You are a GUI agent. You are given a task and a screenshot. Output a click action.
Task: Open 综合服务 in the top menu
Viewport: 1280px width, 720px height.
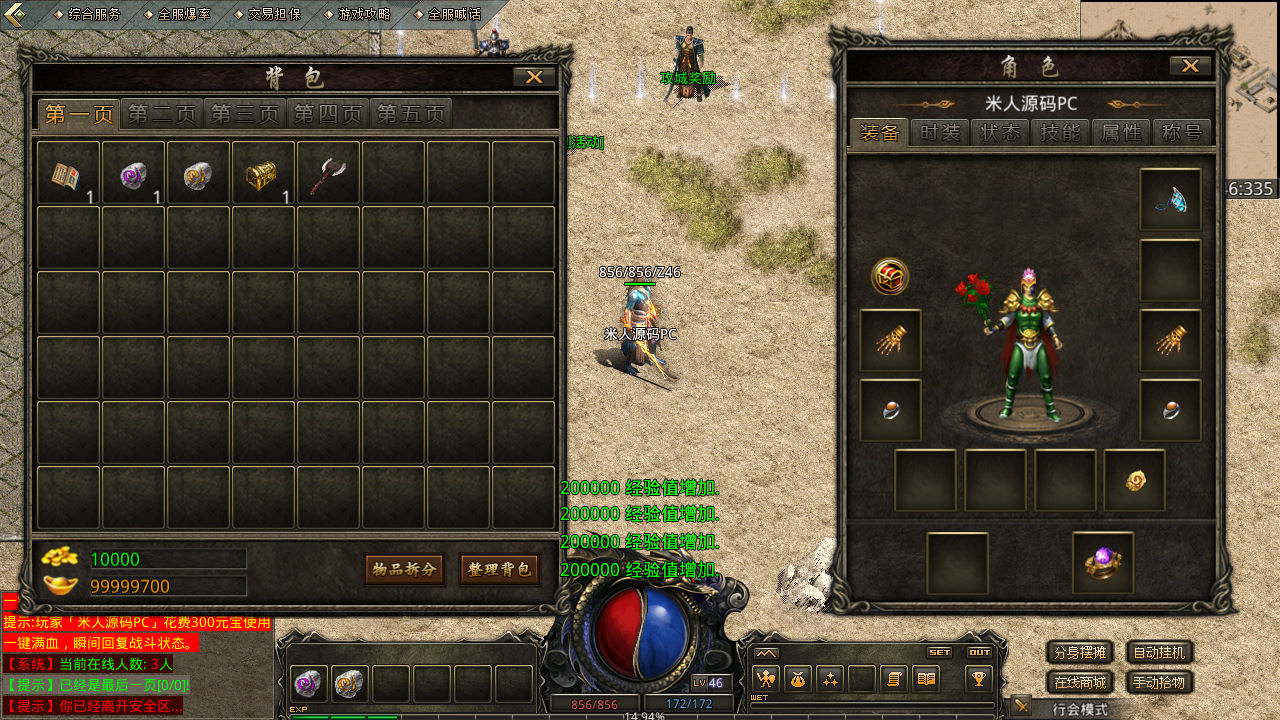[x=94, y=14]
